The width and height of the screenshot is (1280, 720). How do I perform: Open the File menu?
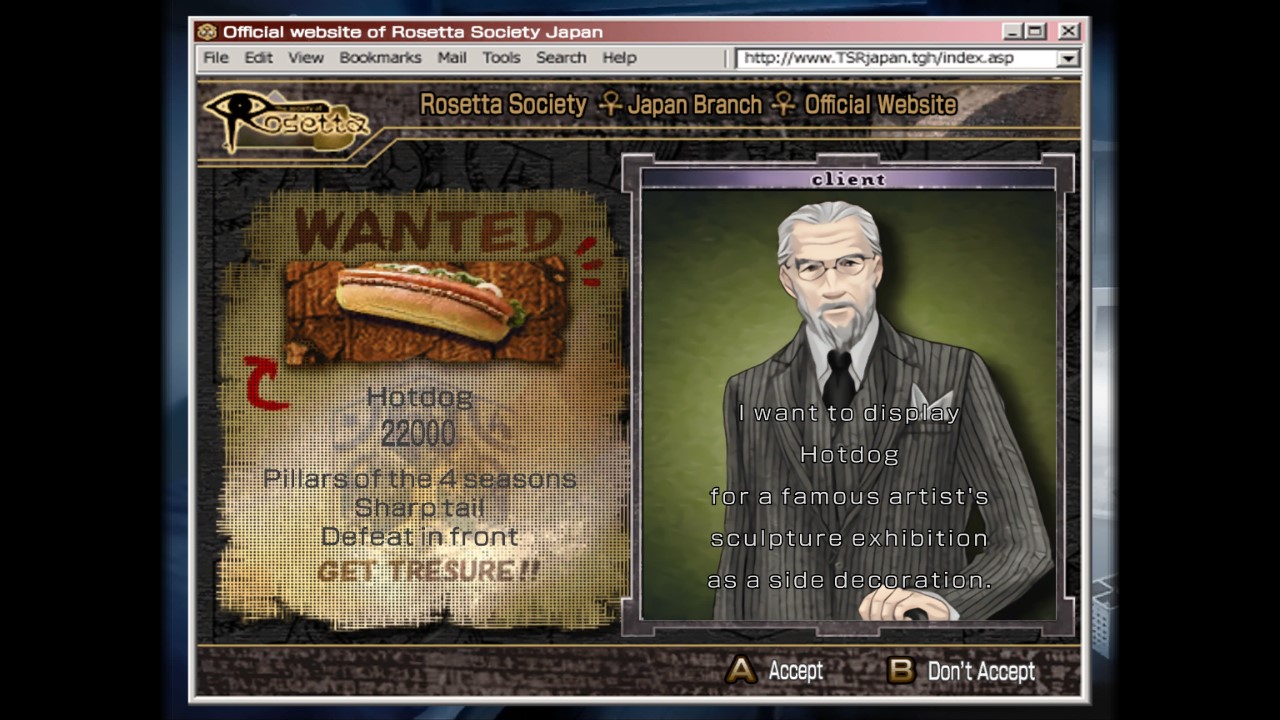coord(215,57)
